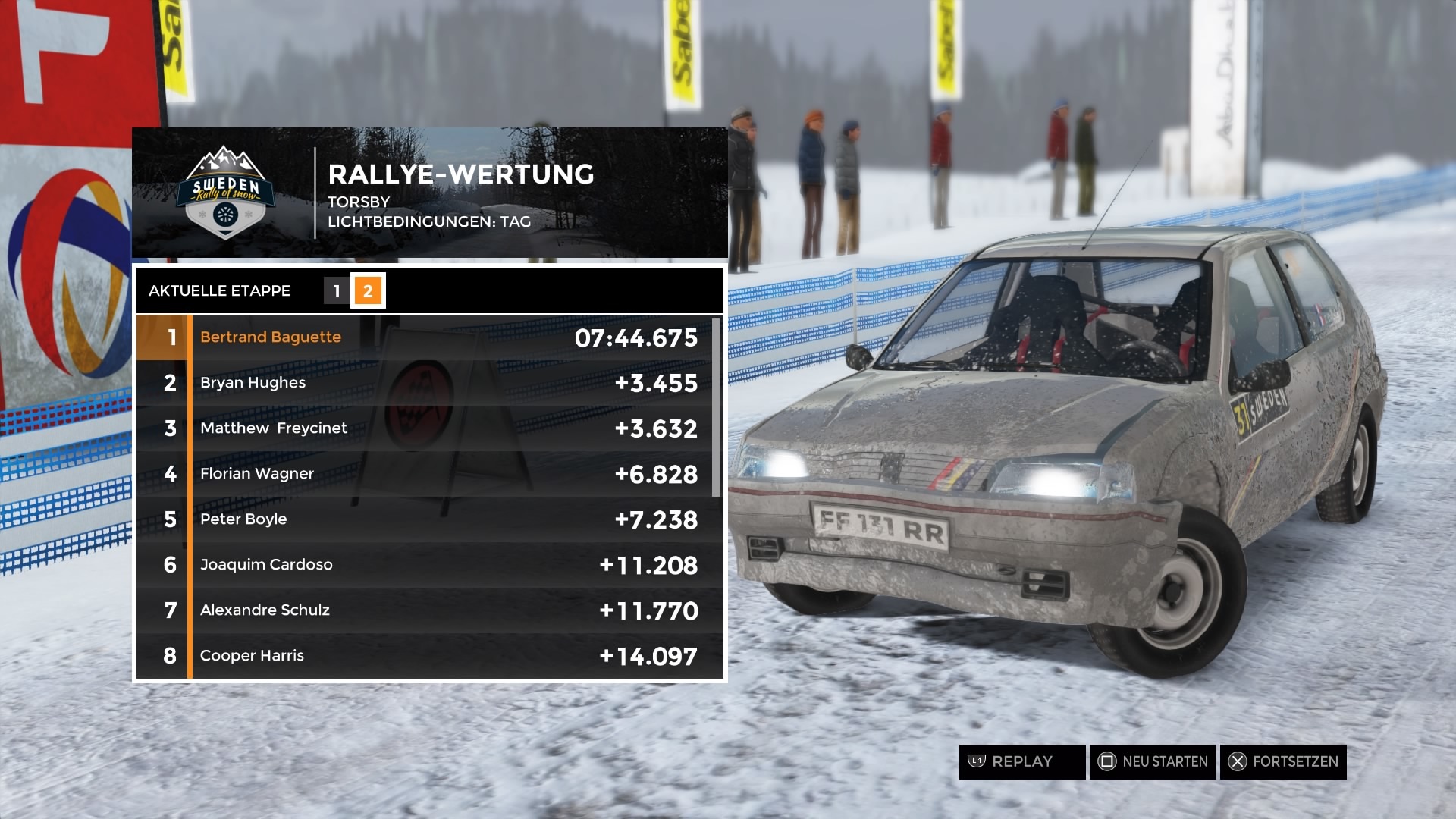Continue with the Fortsetzen button
1456x819 pixels.
(x=1283, y=761)
